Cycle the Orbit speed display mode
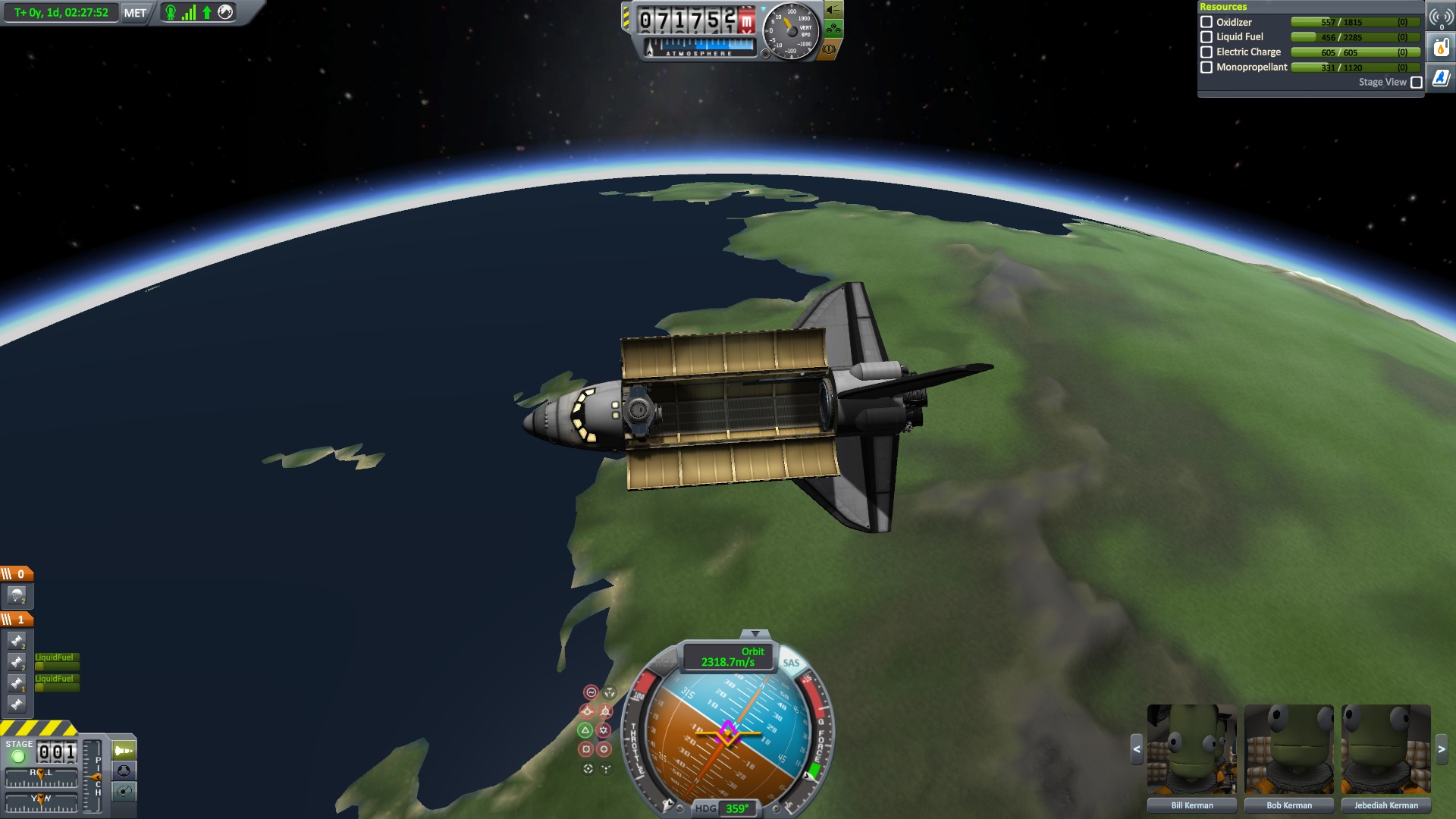Viewport: 1456px width, 819px height. [728, 657]
